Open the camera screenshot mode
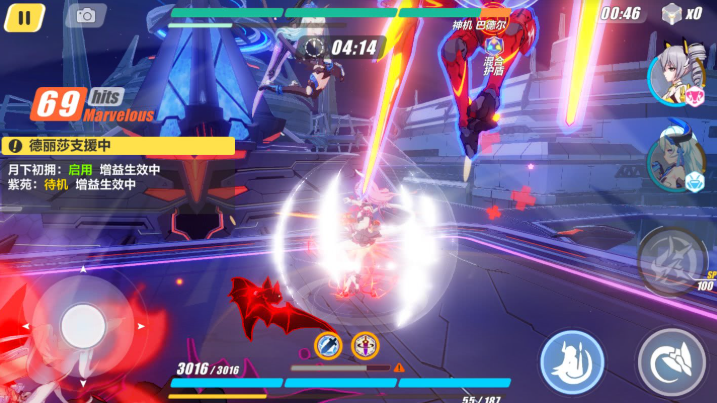717x403 pixels. coord(86,15)
